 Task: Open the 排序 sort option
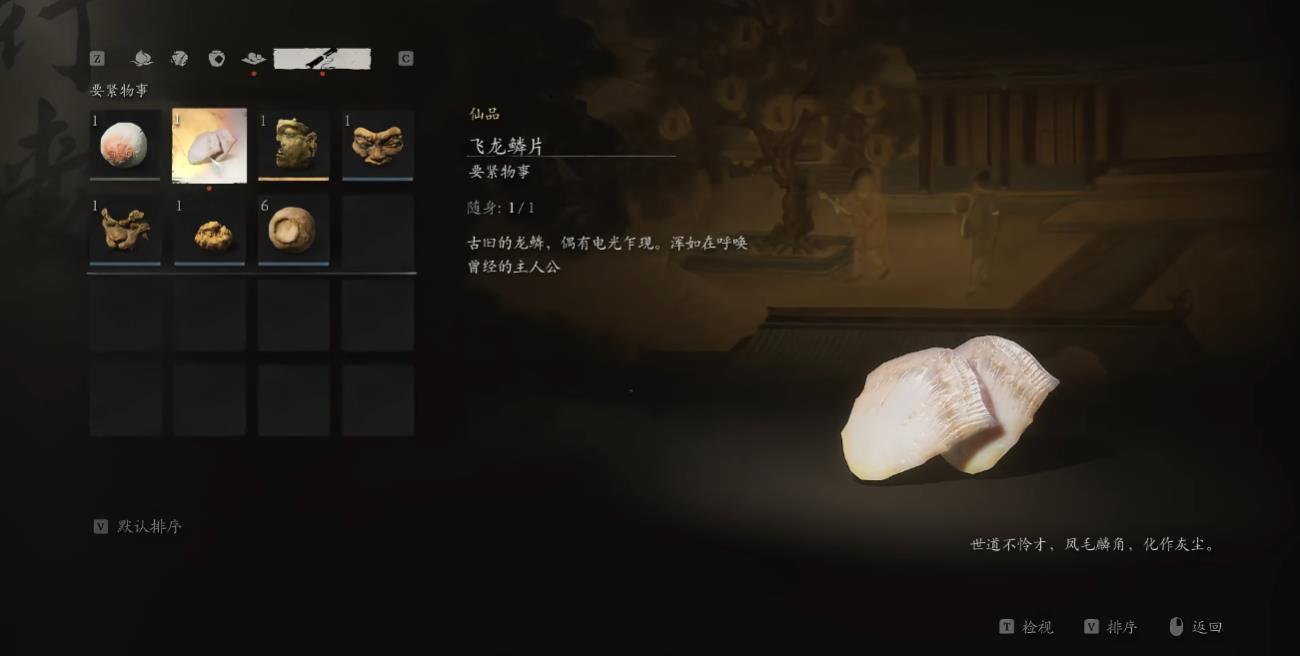click(x=1121, y=627)
